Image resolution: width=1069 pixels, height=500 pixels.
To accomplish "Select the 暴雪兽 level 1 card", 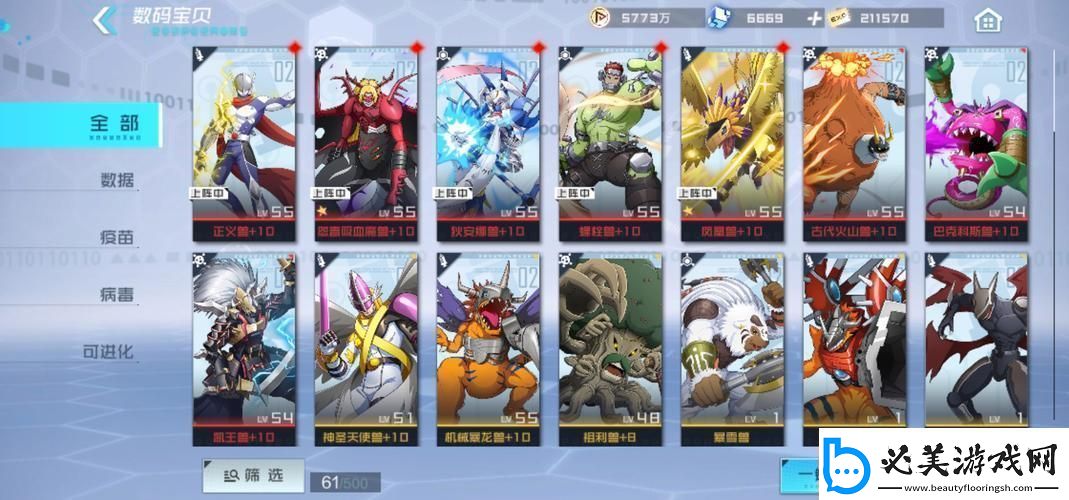I will [732, 348].
